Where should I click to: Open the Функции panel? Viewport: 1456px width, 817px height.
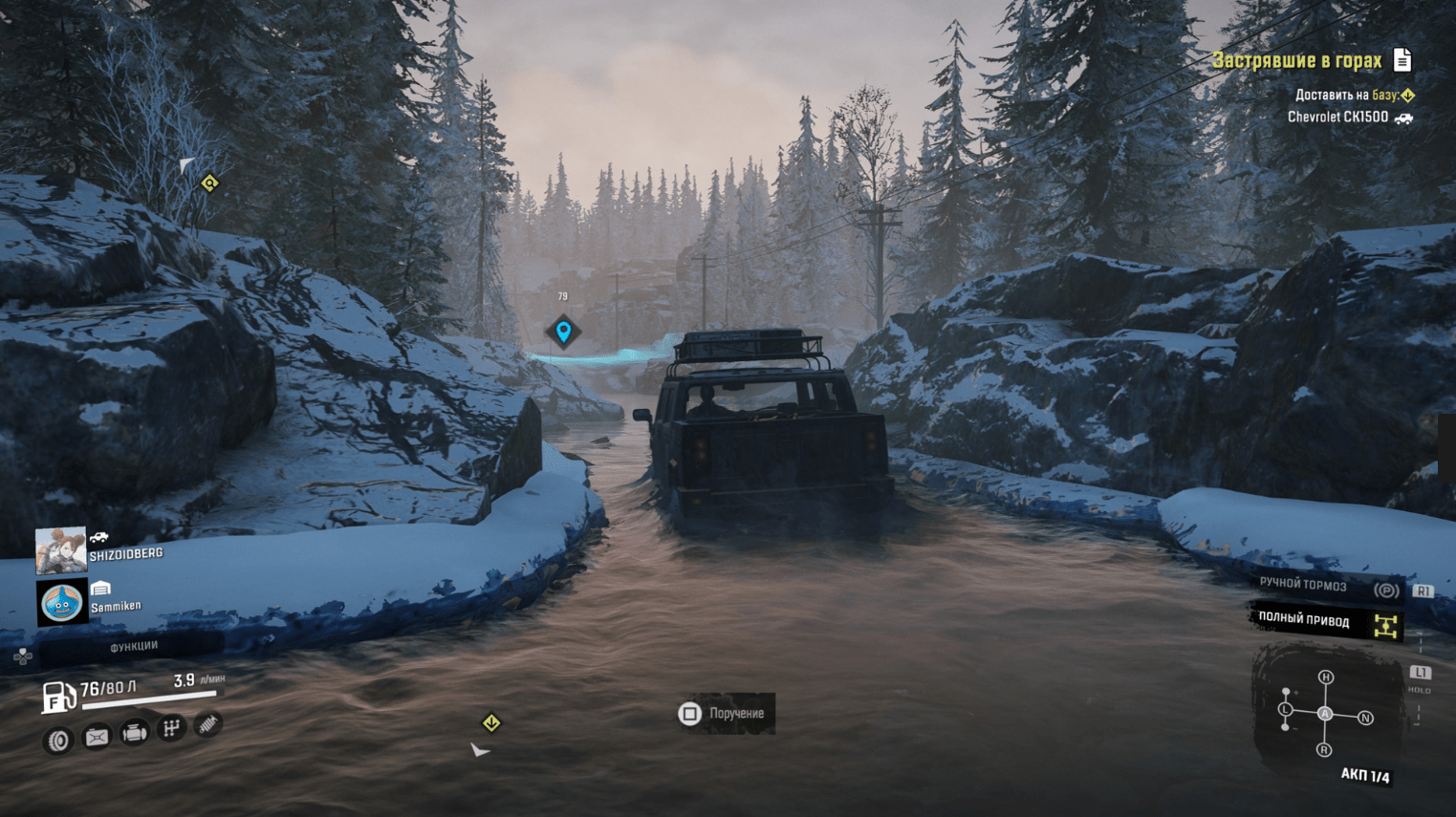pyautogui.click(x=133, y=647)
